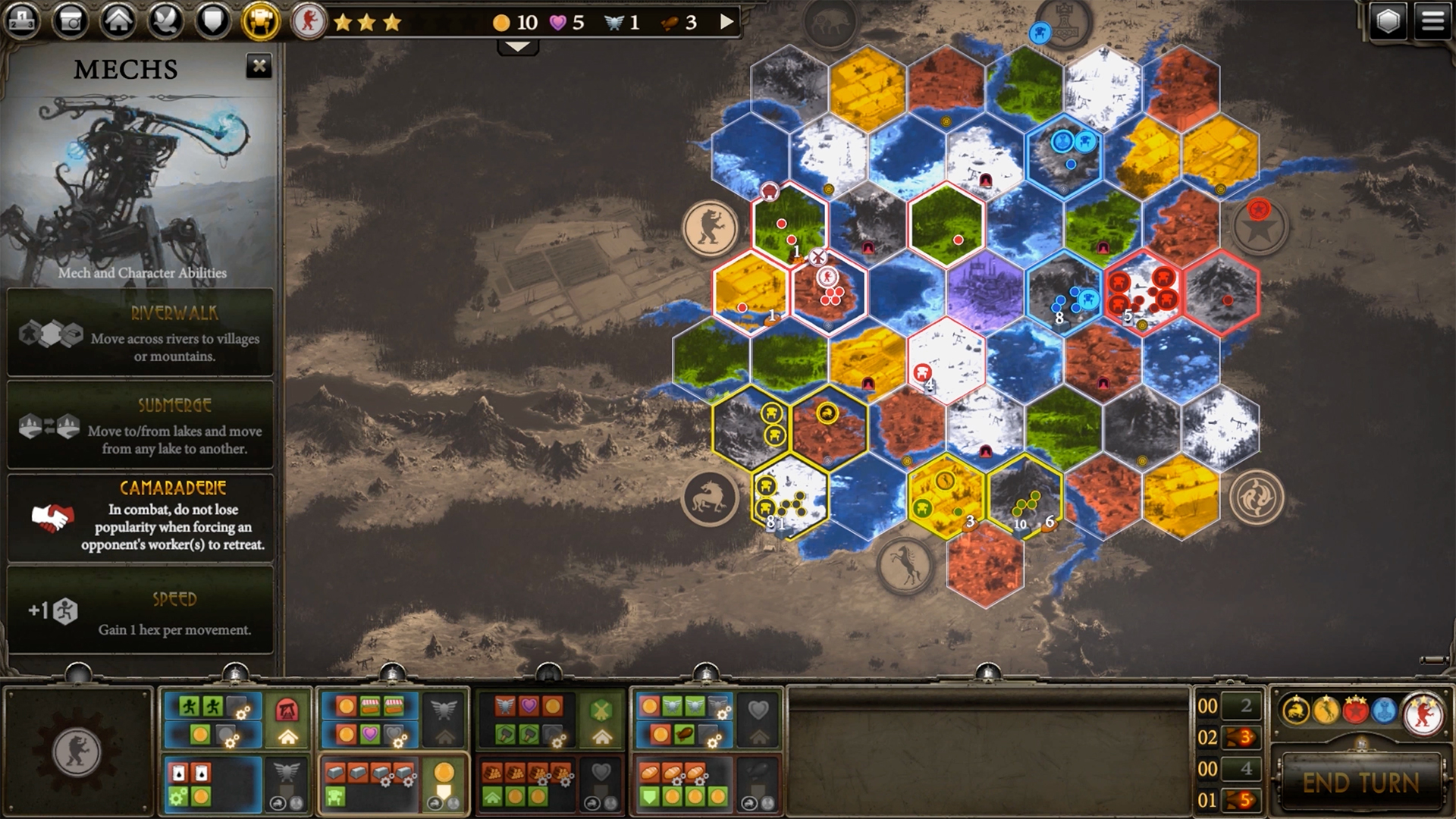Click the popularity heart icon in the resource bar
This screenshot has width=1456, height=819.
pyautogui.click(x=556, y=22)
